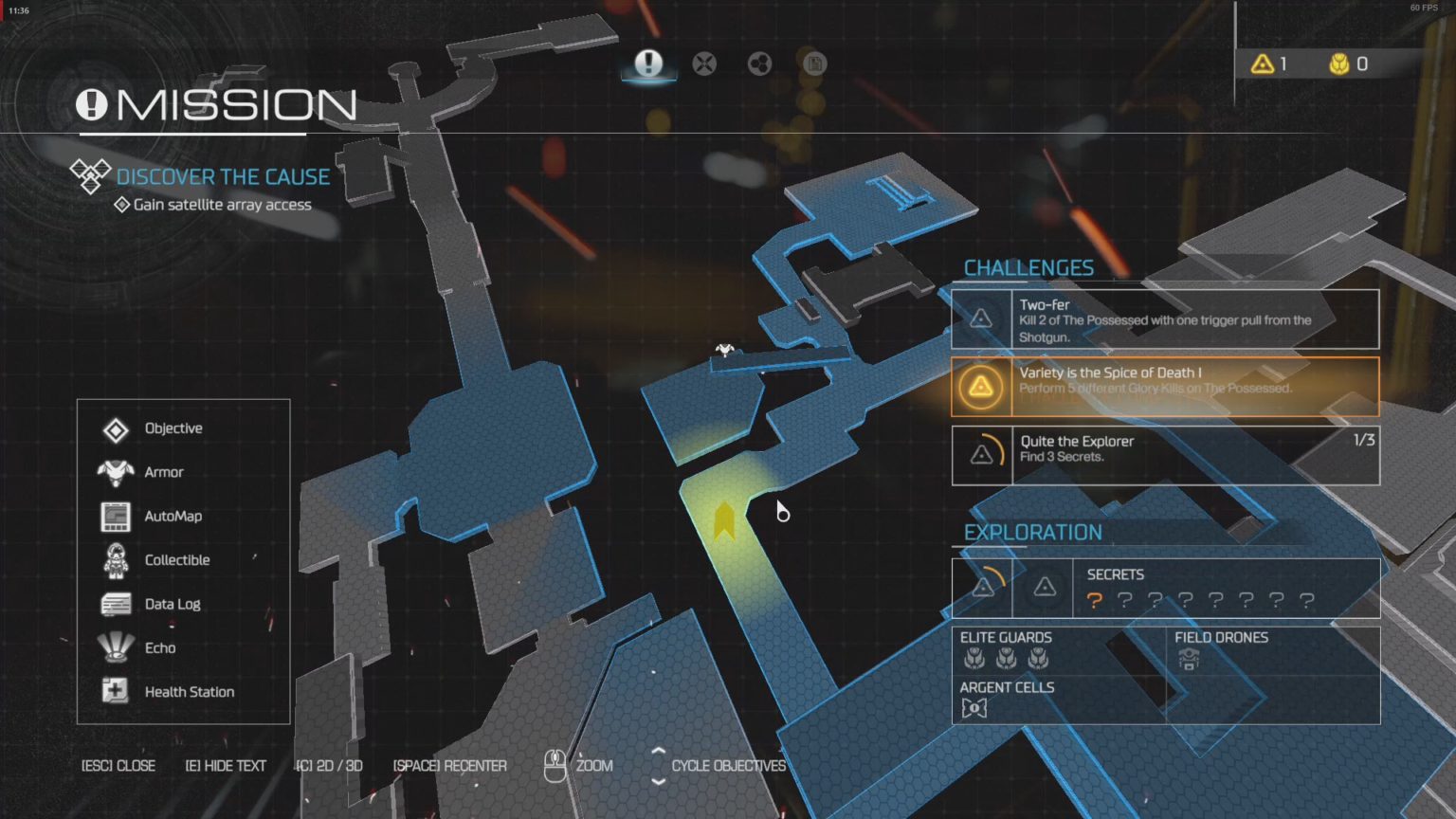Screen dimensions: 1456x819
Task: Click ESC Close to exit the map
Action: click(x=118, y=765)
